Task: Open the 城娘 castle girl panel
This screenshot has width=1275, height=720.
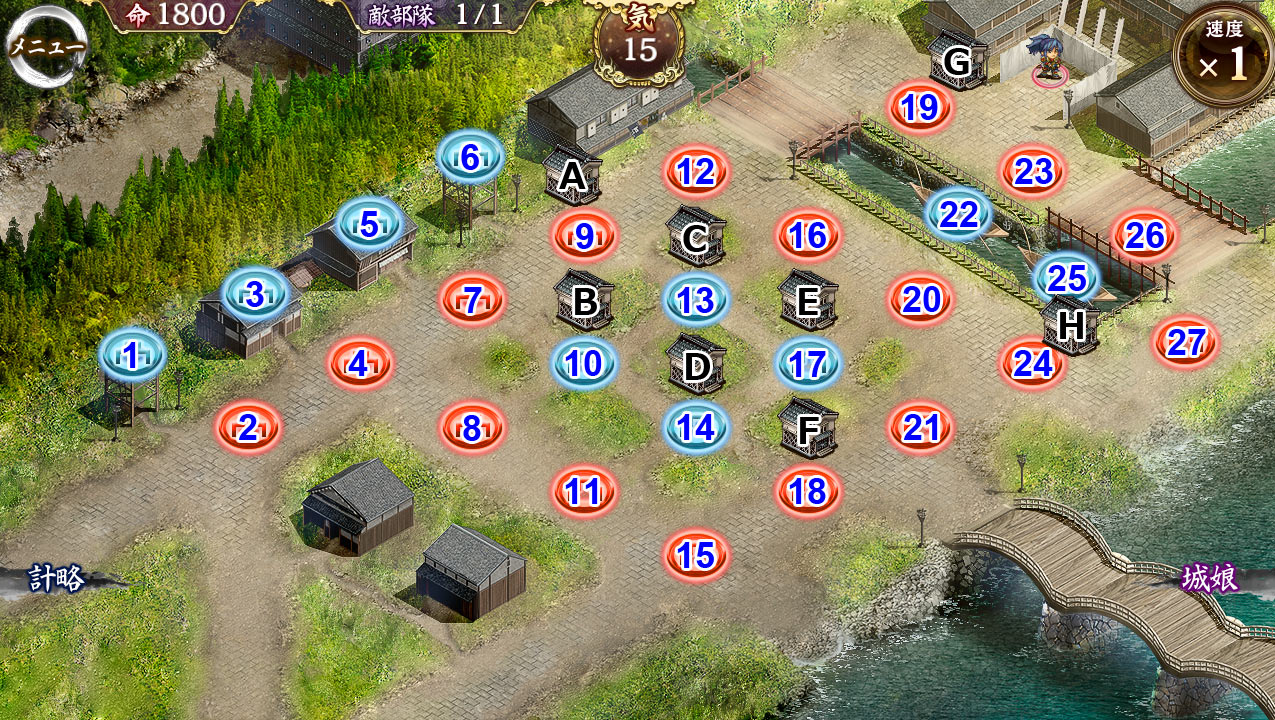Action: (1210, 578)
